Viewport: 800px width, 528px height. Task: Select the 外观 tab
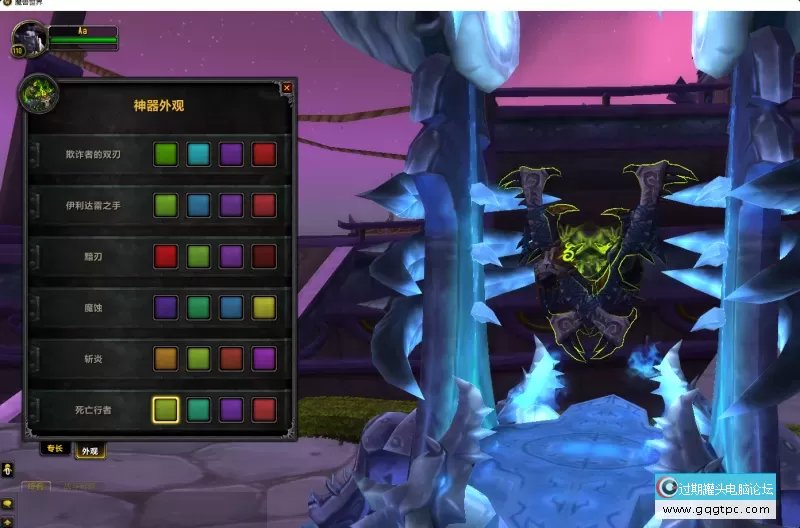pyautogui.click(x=89, y=451)
